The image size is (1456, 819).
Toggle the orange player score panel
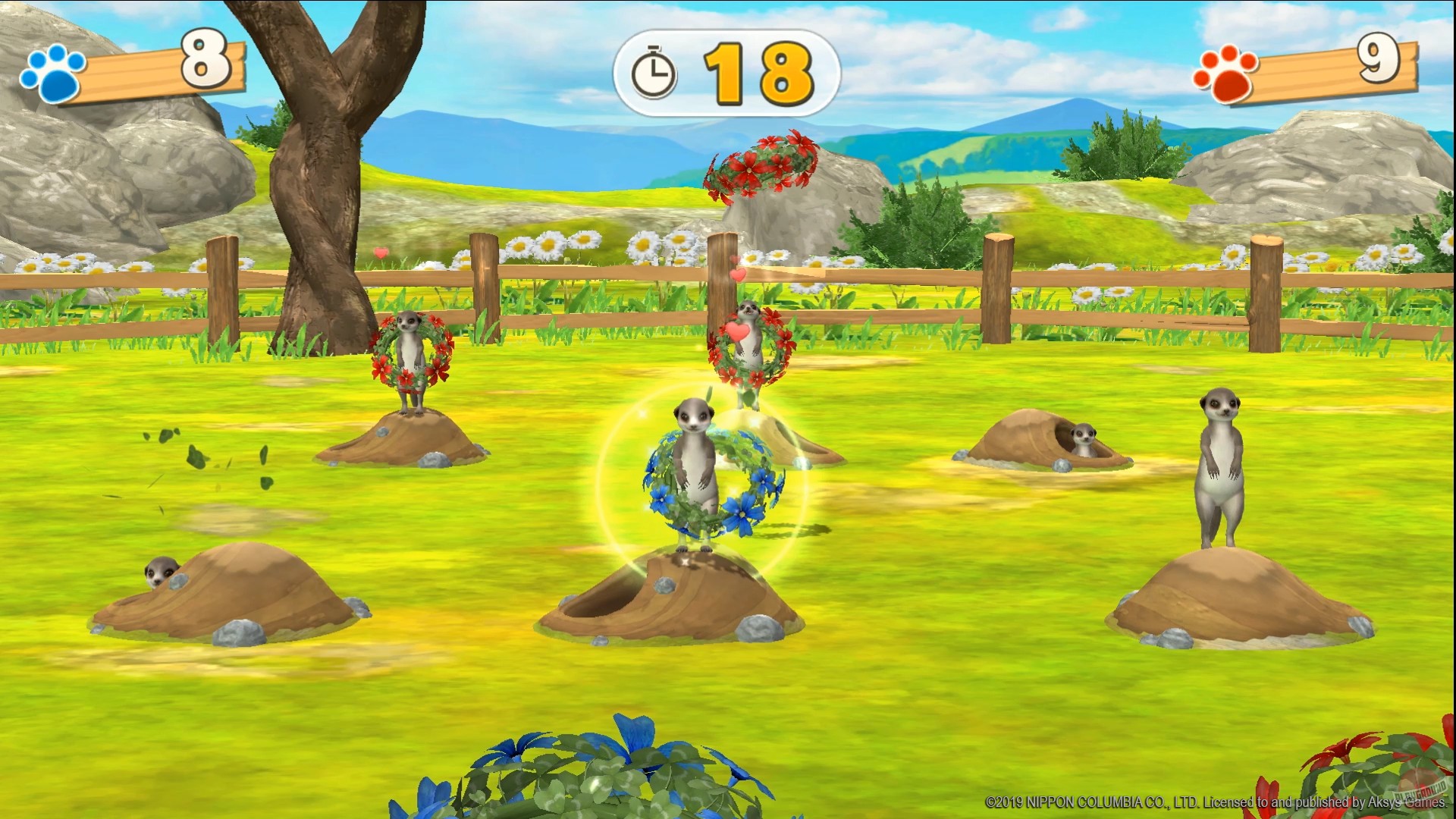pyautogui.click(x=1319, y=68)
